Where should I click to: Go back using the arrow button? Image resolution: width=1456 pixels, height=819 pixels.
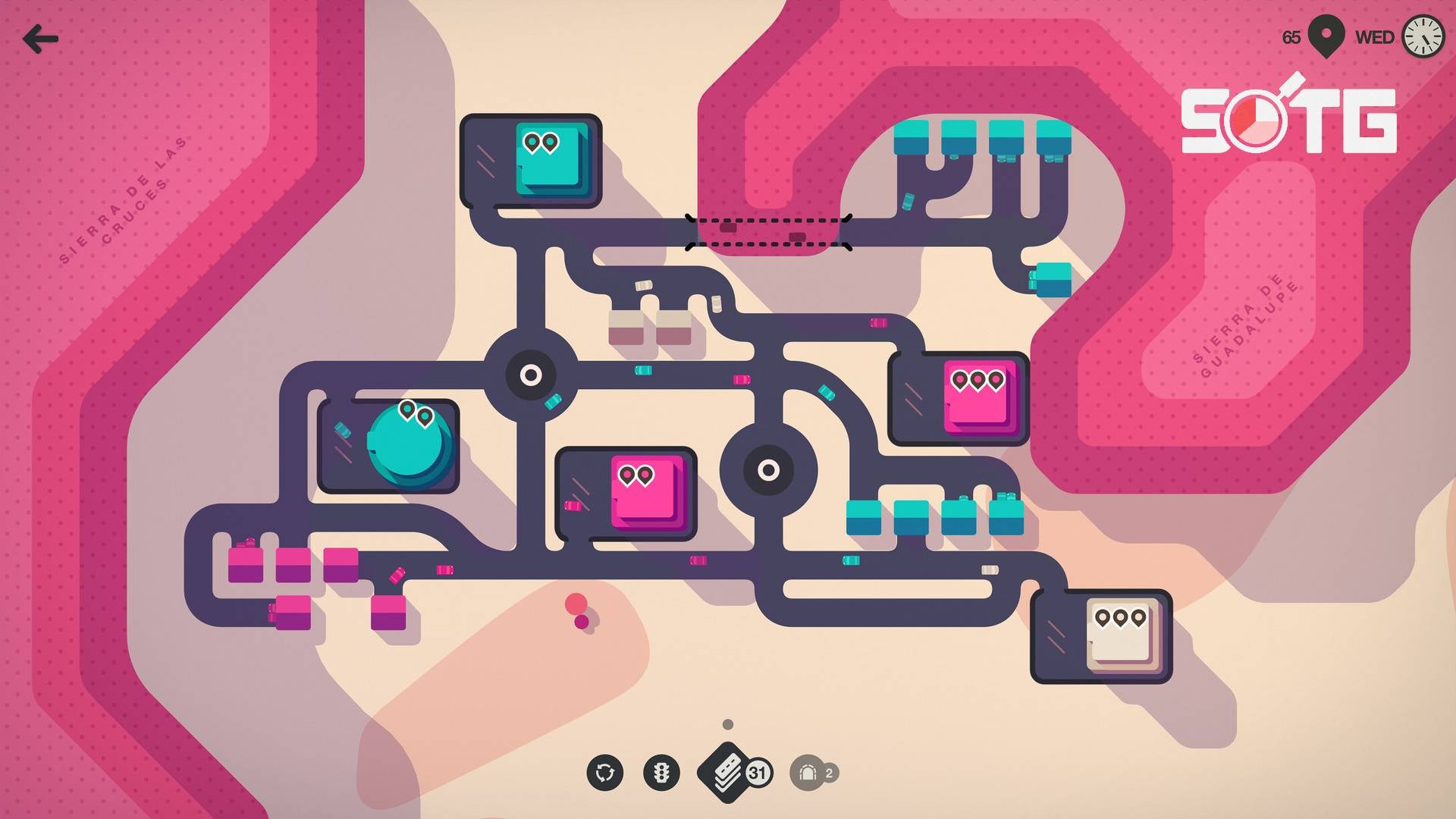(40, 39)
